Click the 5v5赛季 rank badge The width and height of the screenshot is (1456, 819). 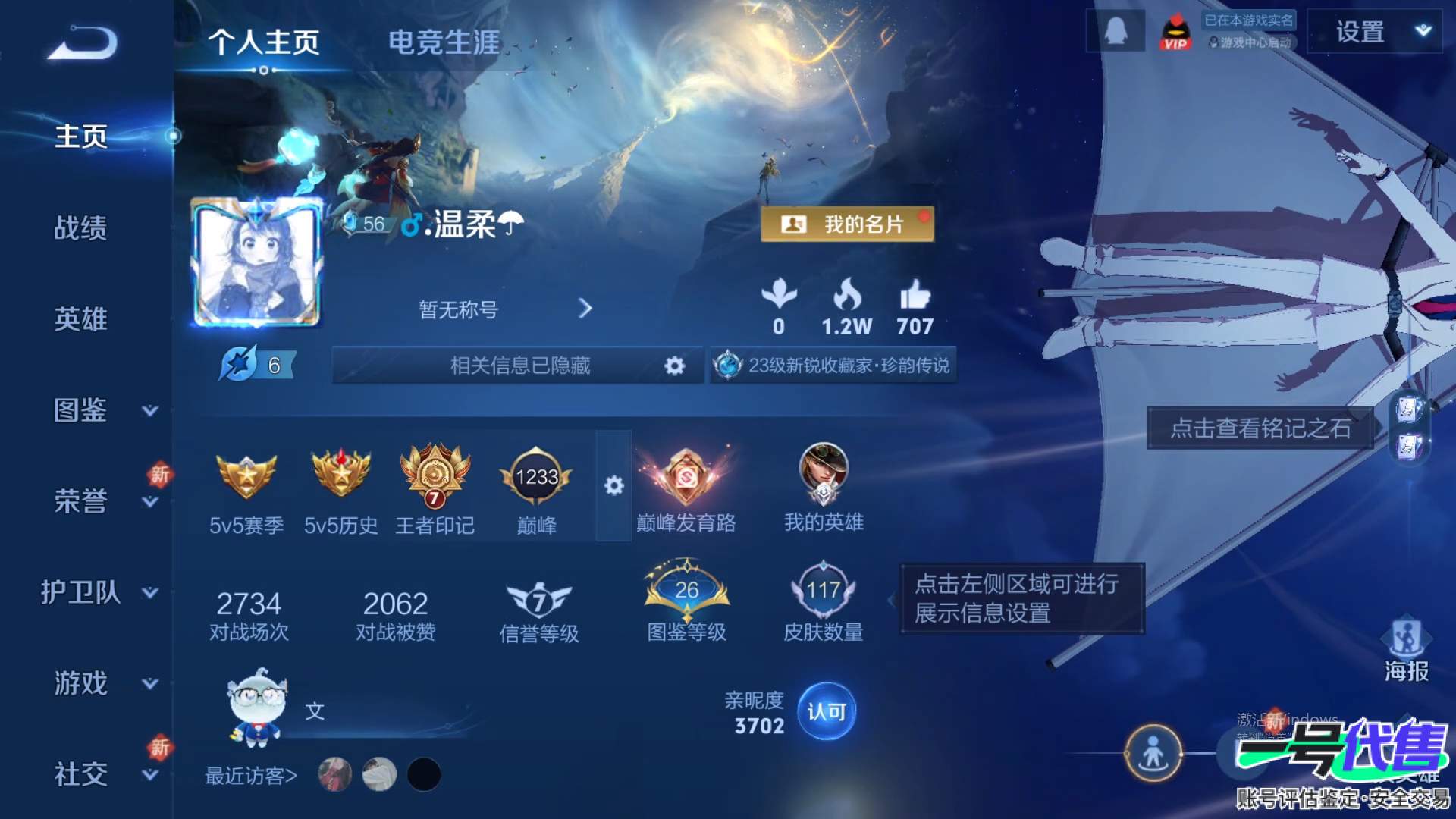coord(248,476)
